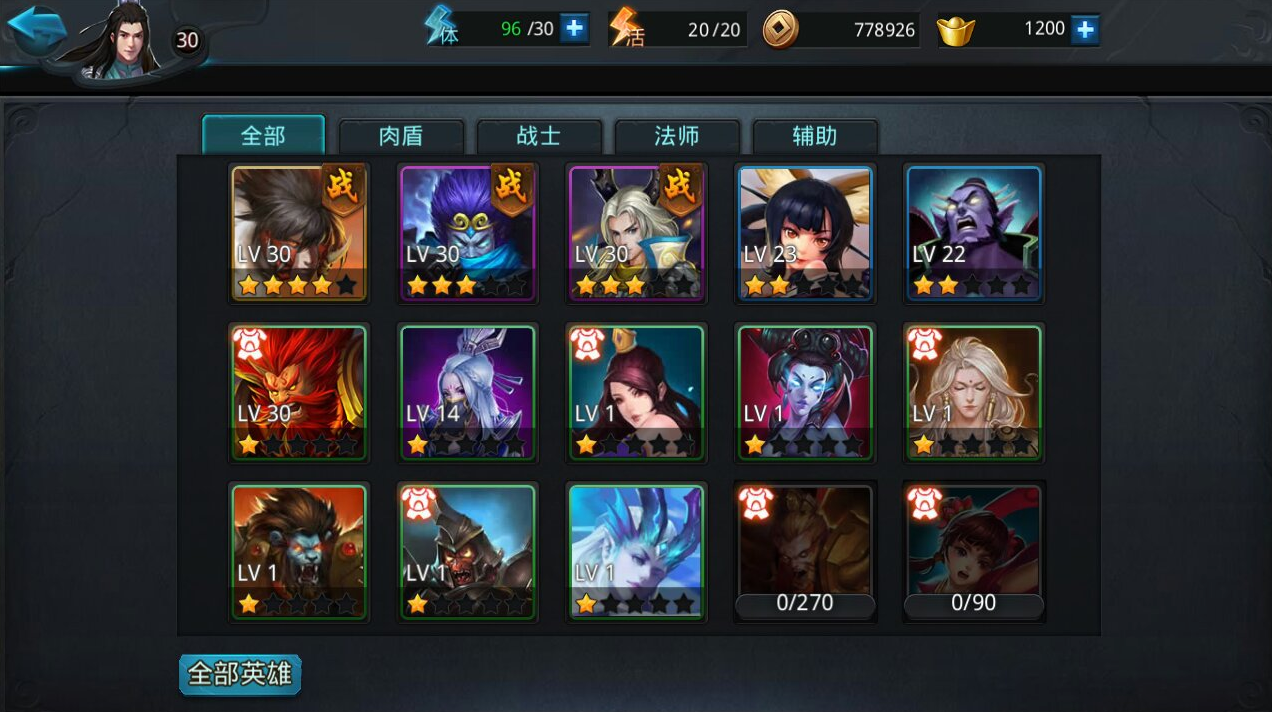Open the 战士 category tab
1272x712 pixels.
pyautogui.click(x=539, y=136)
